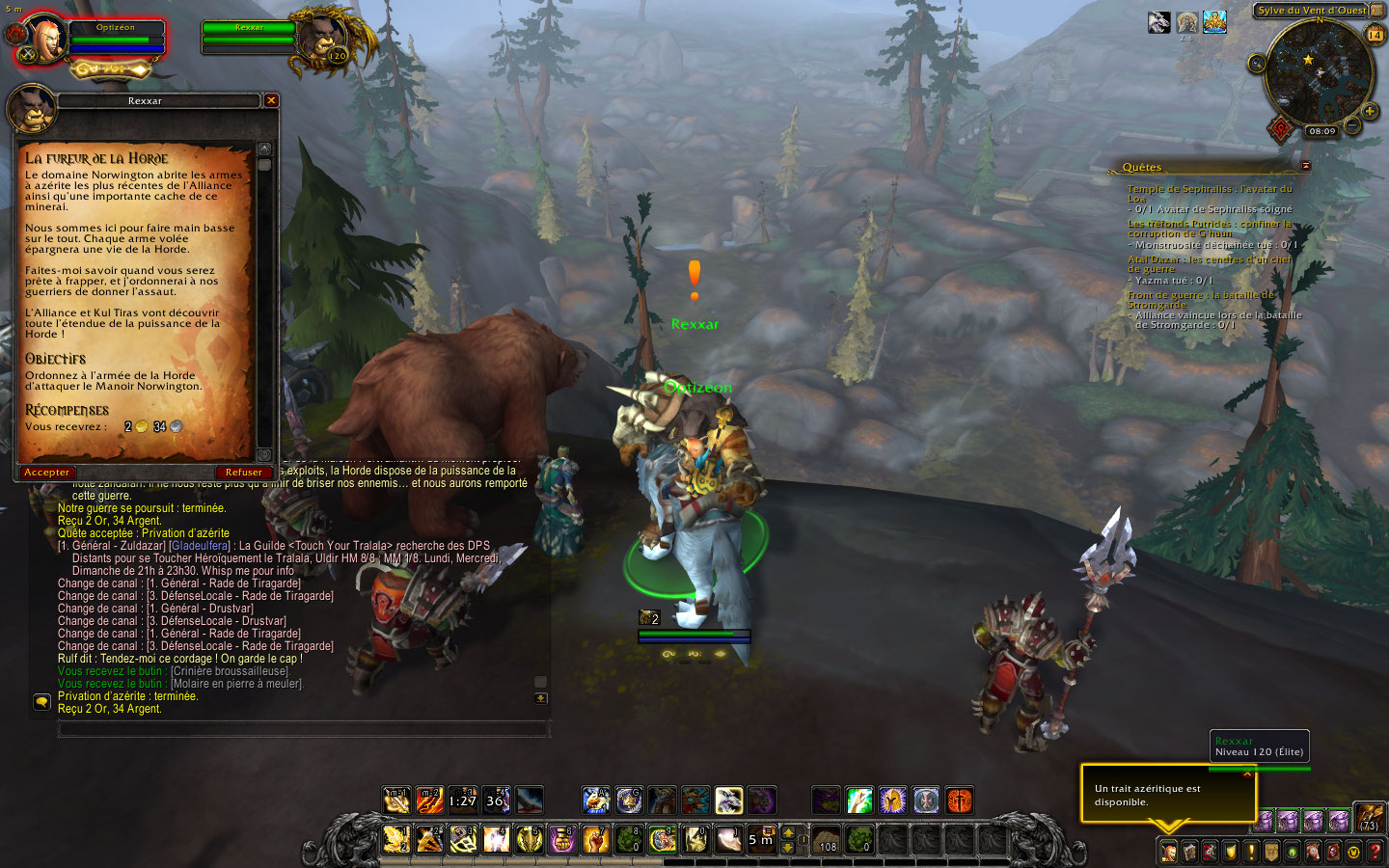Accept the La Fureur de la Horde quest
The image size is (1389, 868).
(x=46, y=473)
